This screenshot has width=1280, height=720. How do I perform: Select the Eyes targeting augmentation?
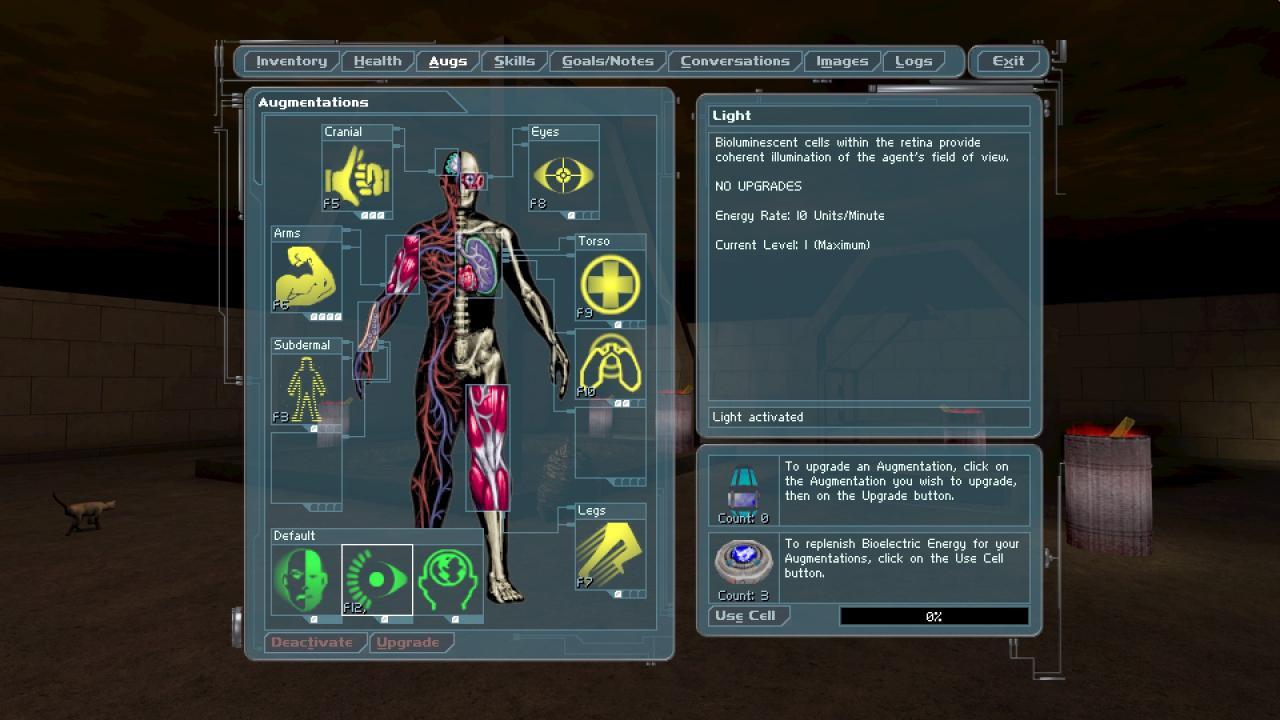(563, 176)
